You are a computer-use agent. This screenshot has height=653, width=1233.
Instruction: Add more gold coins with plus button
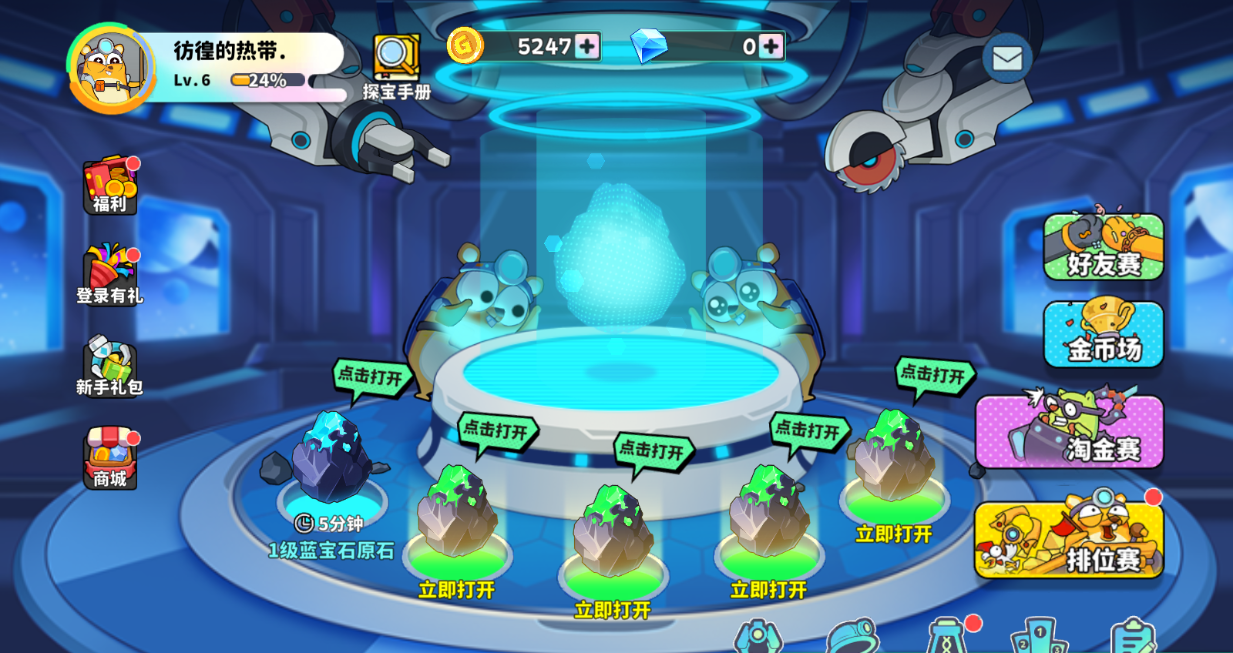tap(587, 46)
